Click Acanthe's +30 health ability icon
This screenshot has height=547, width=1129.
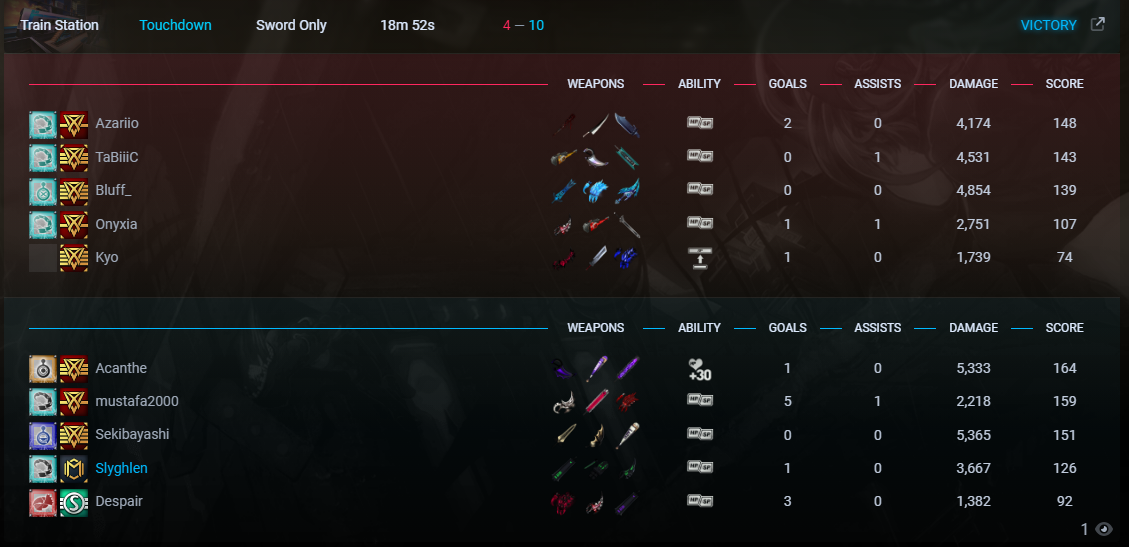(699, 369)
